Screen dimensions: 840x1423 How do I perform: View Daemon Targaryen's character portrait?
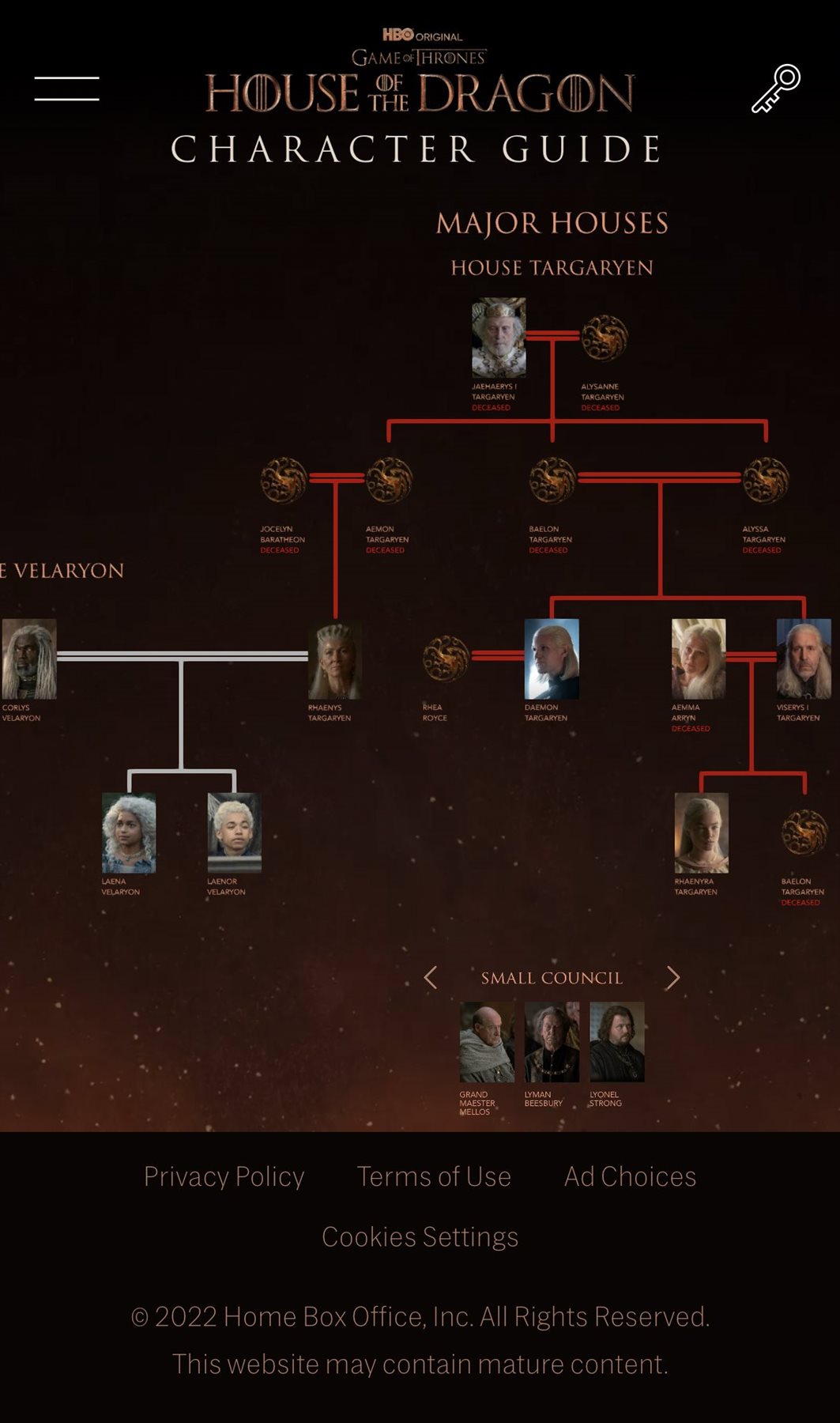click(552, 659)
